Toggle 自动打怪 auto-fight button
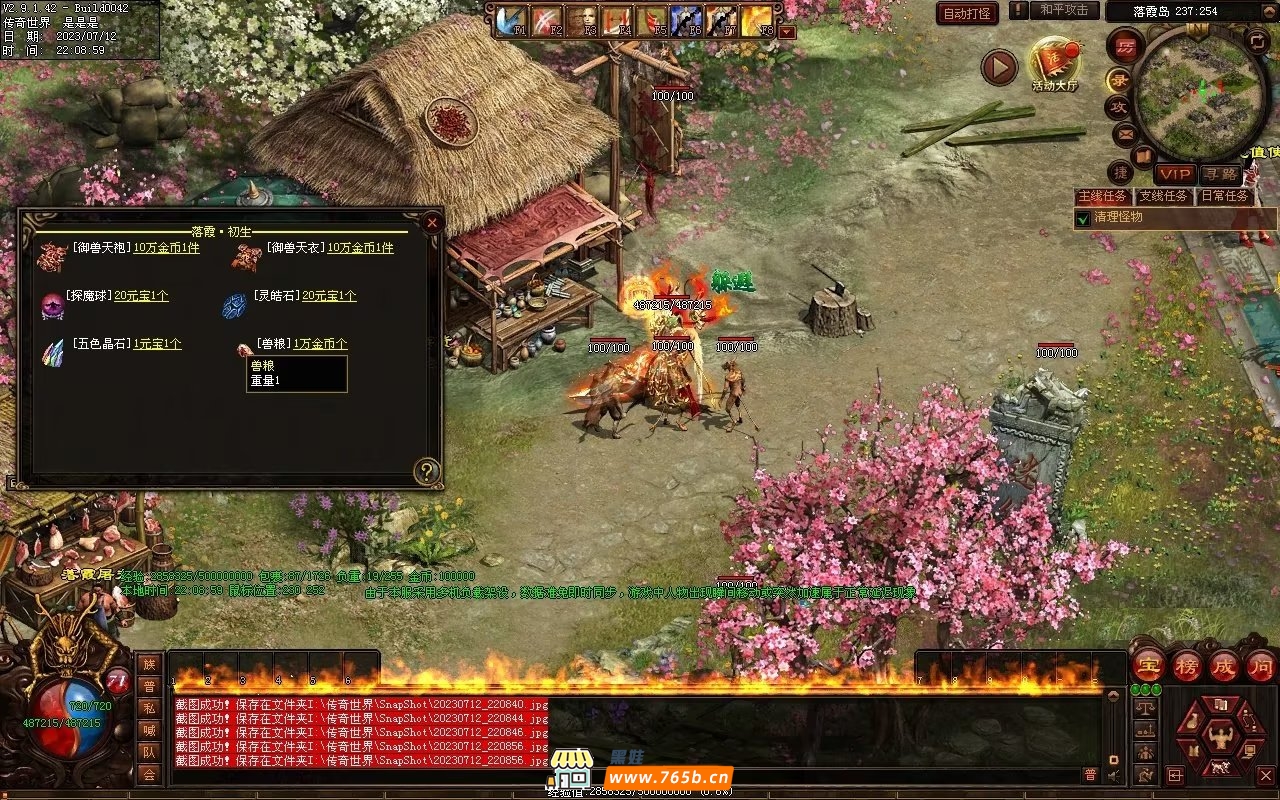Image resolution: width=1280 pixels, height=800 pixels. (967, 13)
